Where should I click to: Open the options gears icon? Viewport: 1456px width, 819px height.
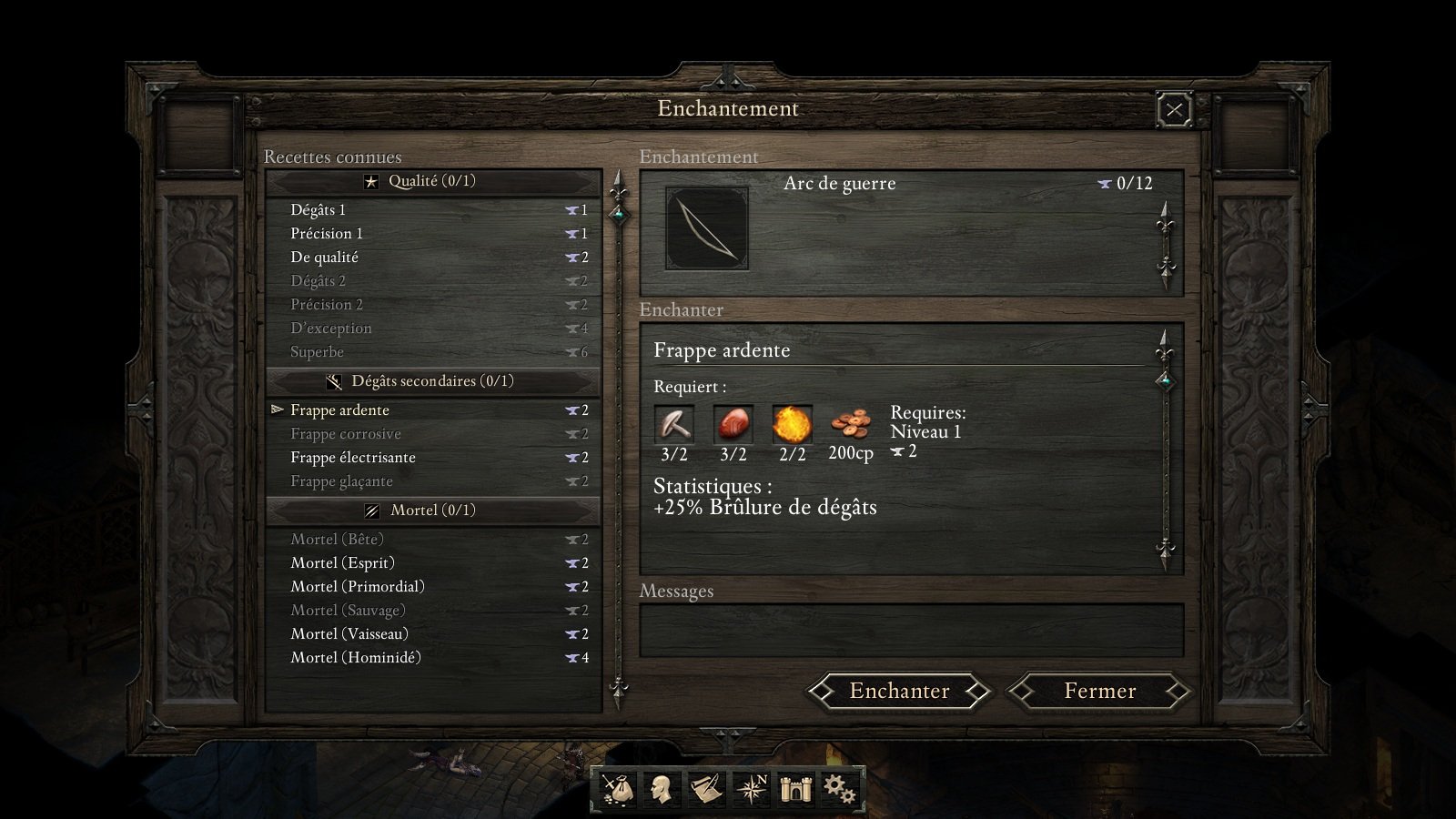(x=838, y=788)
